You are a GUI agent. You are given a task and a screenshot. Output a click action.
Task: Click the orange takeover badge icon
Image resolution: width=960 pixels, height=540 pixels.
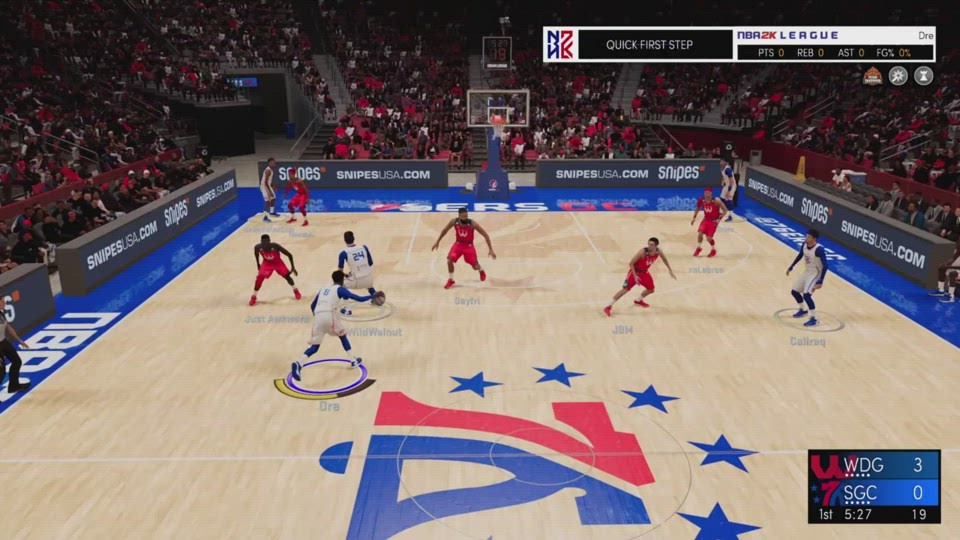(873, 76)
